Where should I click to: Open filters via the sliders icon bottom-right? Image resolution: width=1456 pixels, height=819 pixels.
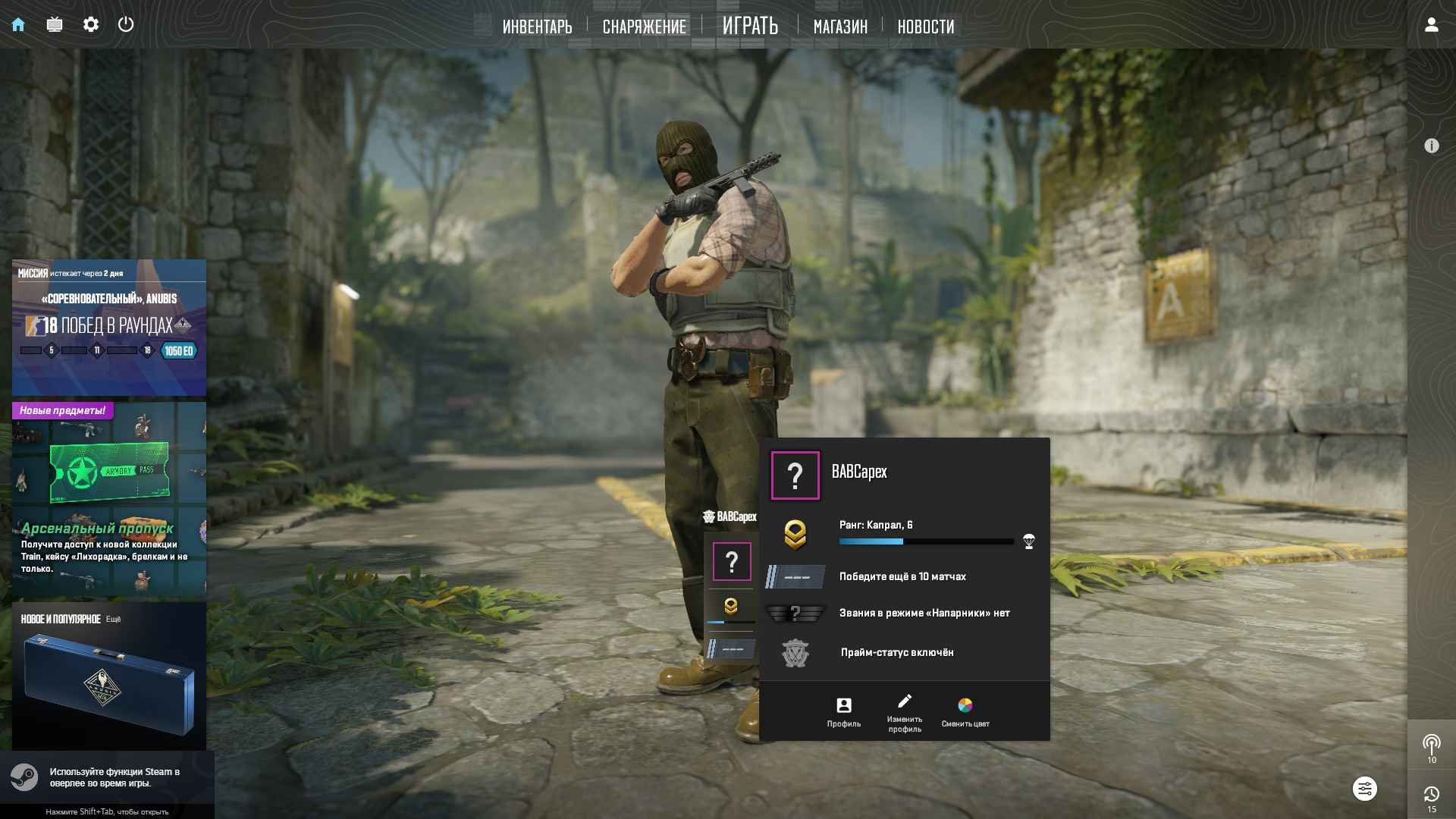1365,789
